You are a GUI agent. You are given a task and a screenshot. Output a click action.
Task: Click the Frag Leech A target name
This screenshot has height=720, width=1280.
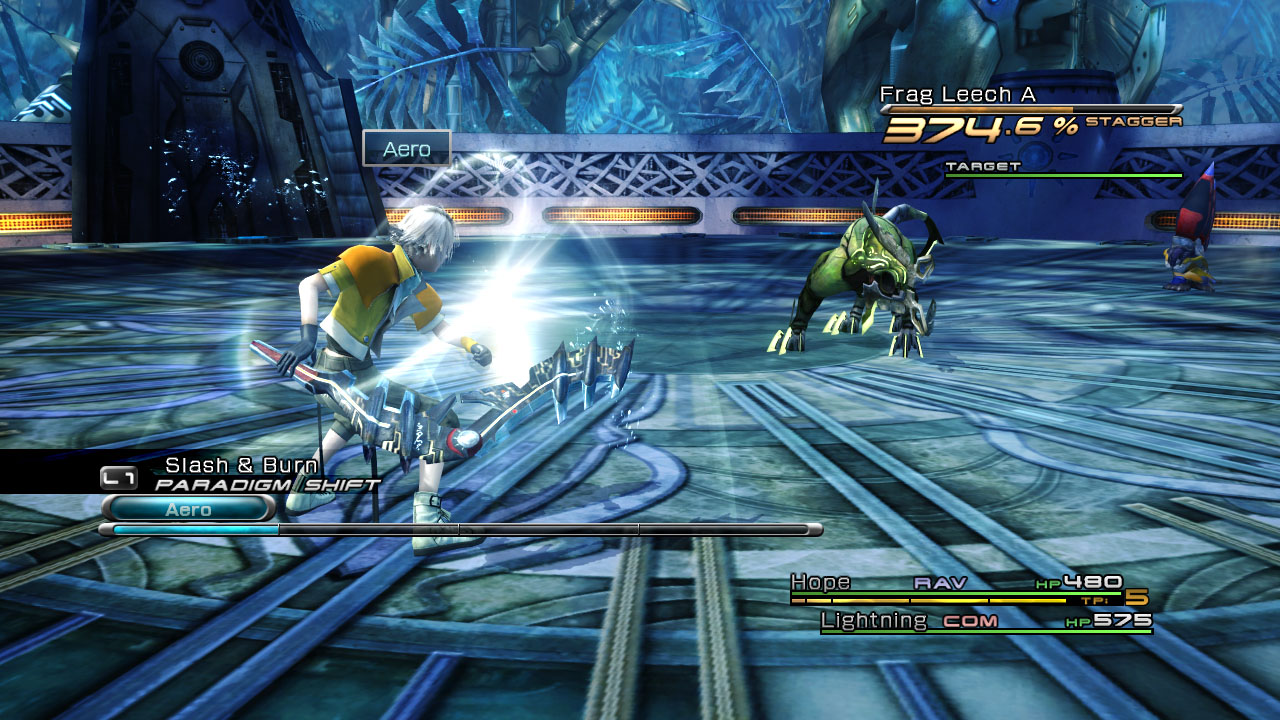pos(957,95)
